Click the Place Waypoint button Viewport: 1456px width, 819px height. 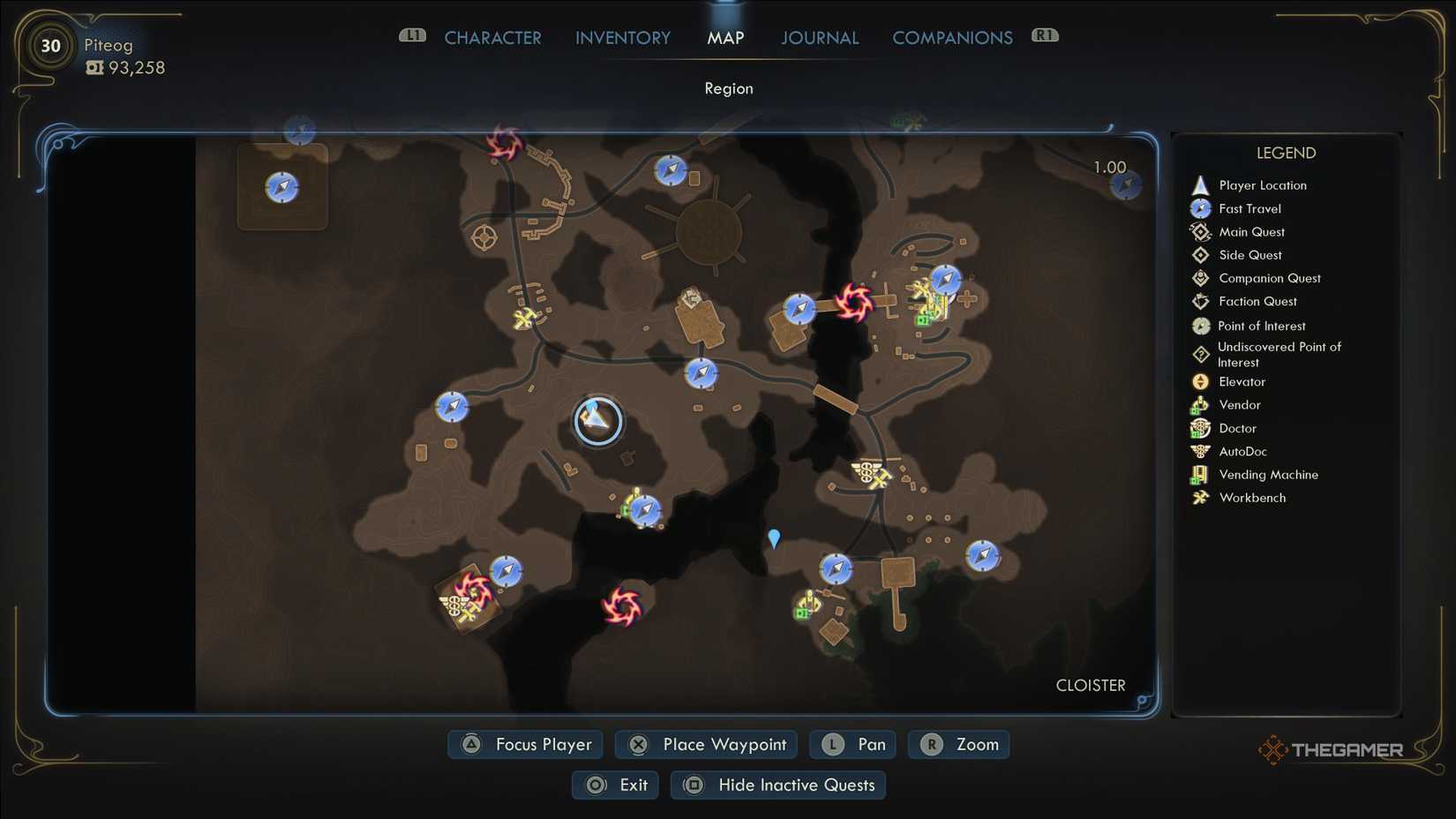coord(705,744)
